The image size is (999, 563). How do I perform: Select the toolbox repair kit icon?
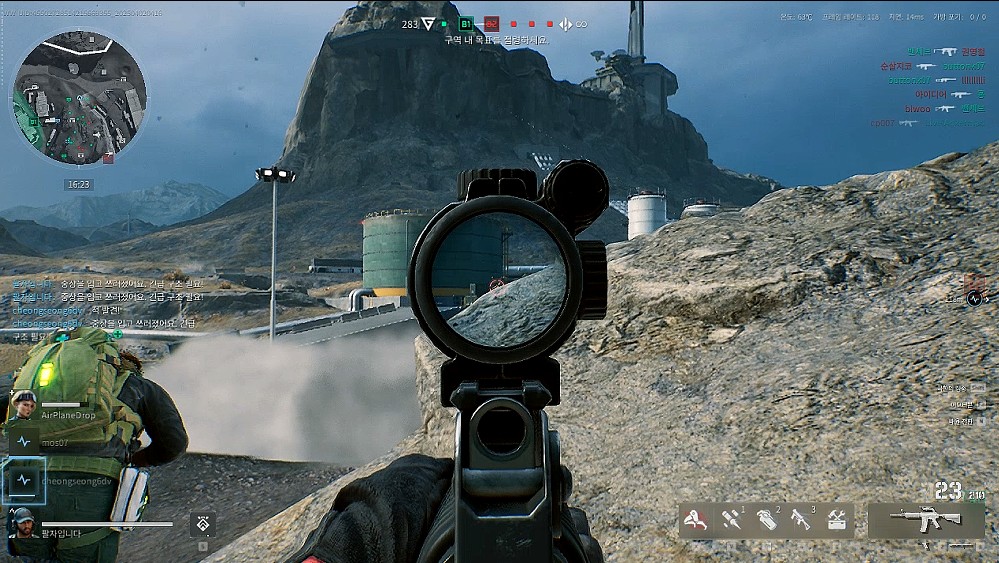(836, 520)
